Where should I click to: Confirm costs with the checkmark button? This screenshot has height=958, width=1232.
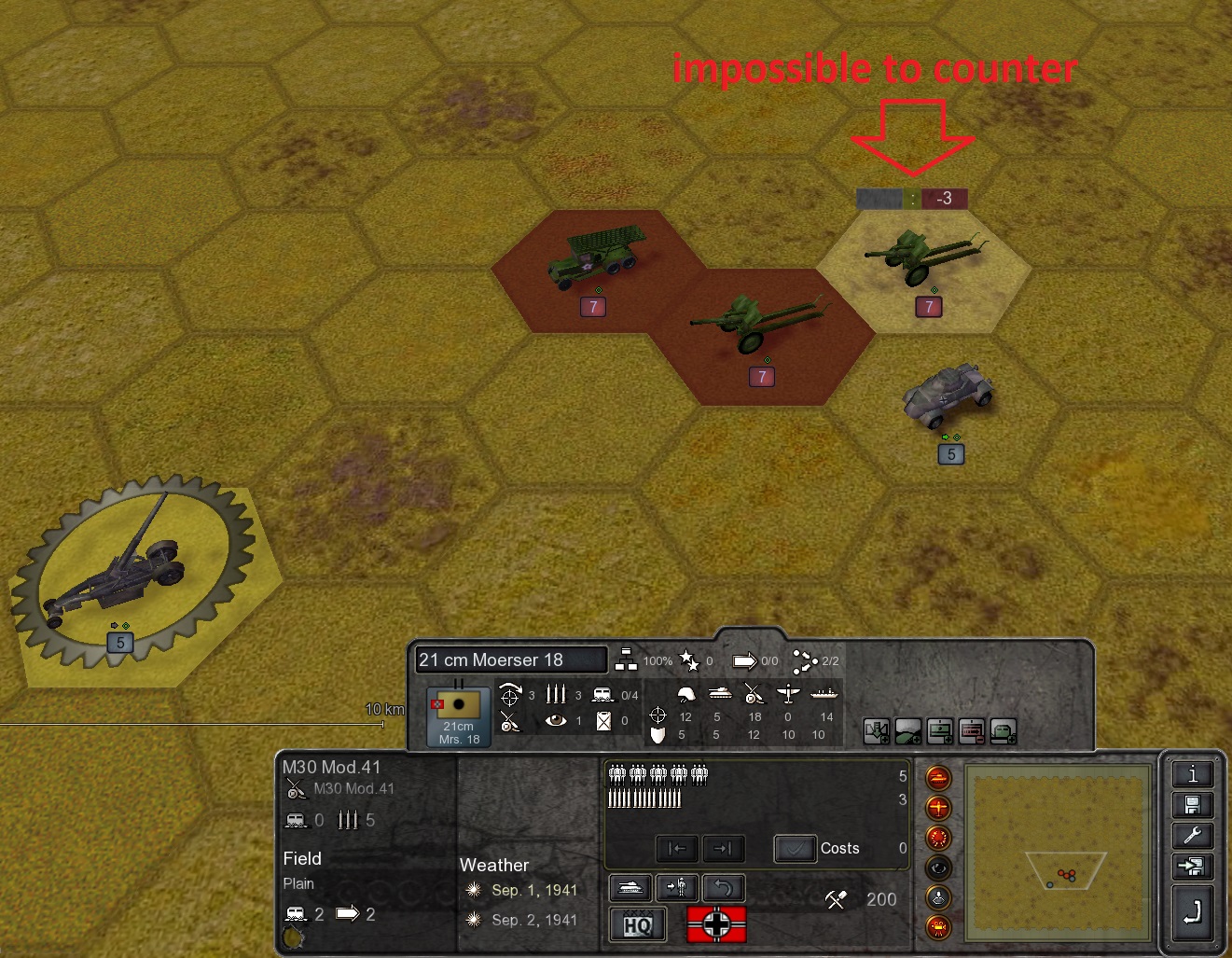coord(795,849)
